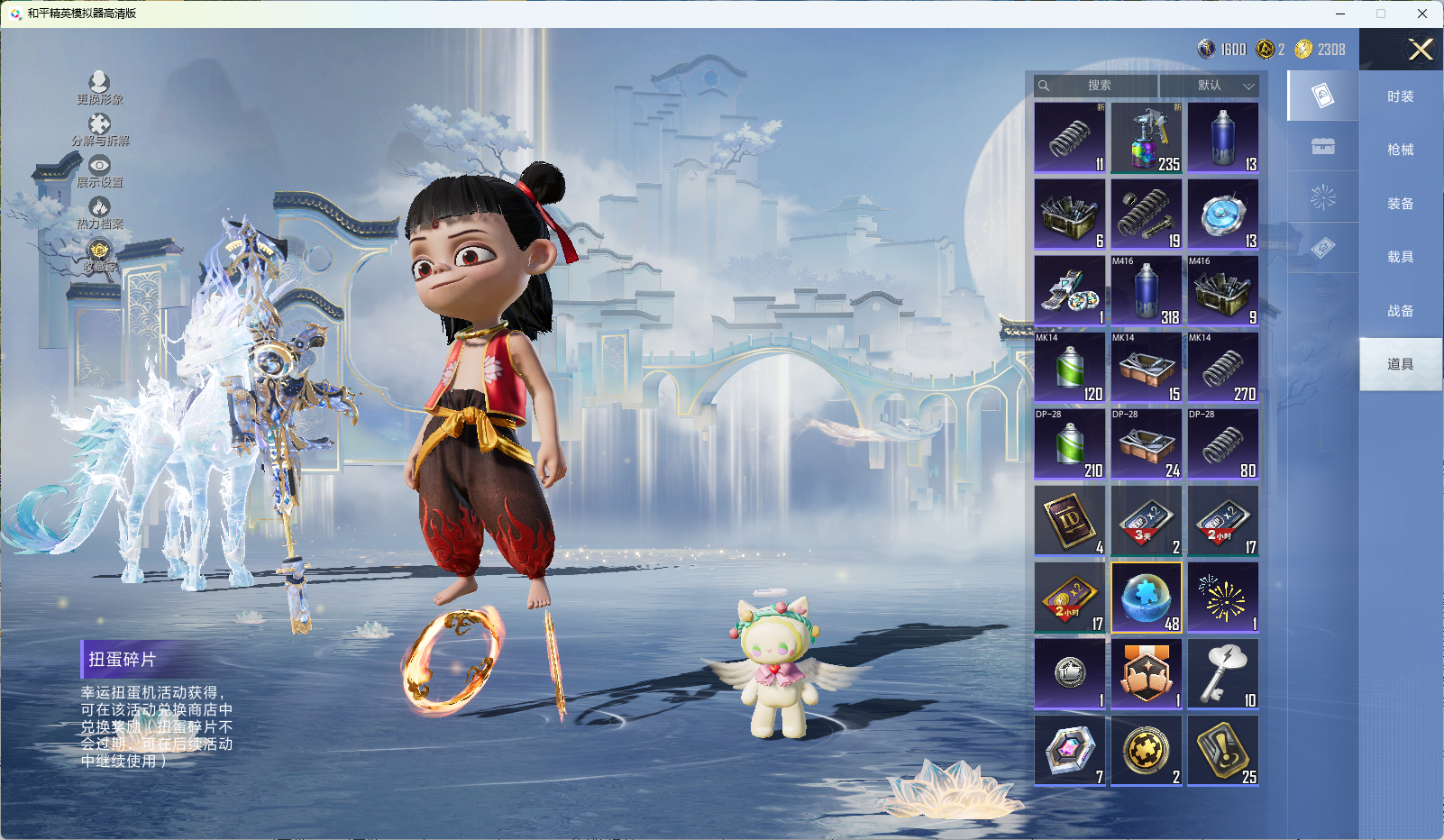Select the 3-day double EXP card
Image resolution: width=1444 pixels, height=840 pixels.
pyautogui.click(x=1147, y=521)
